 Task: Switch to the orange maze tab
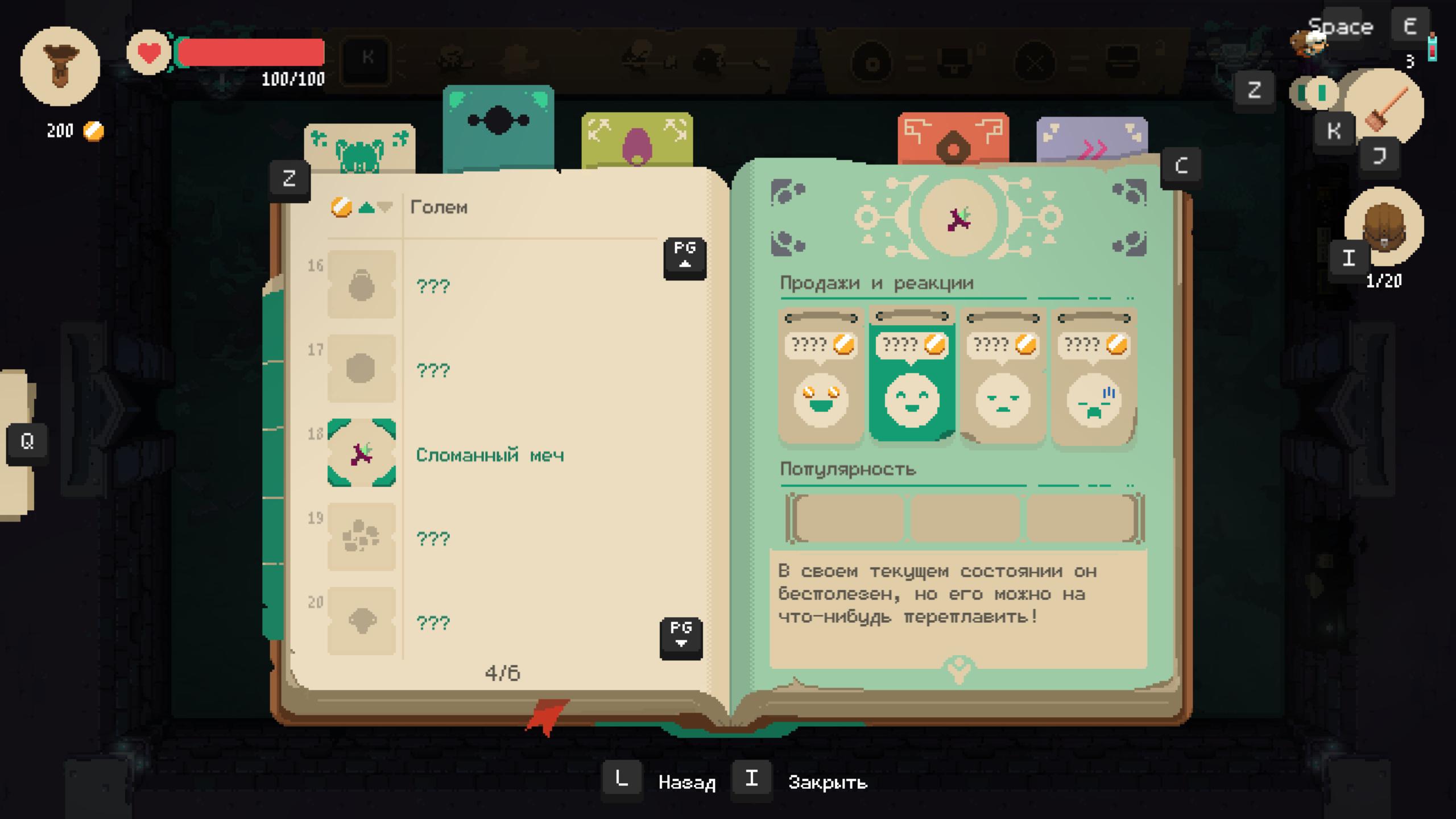pyautogui.click(x=953, y=139)
